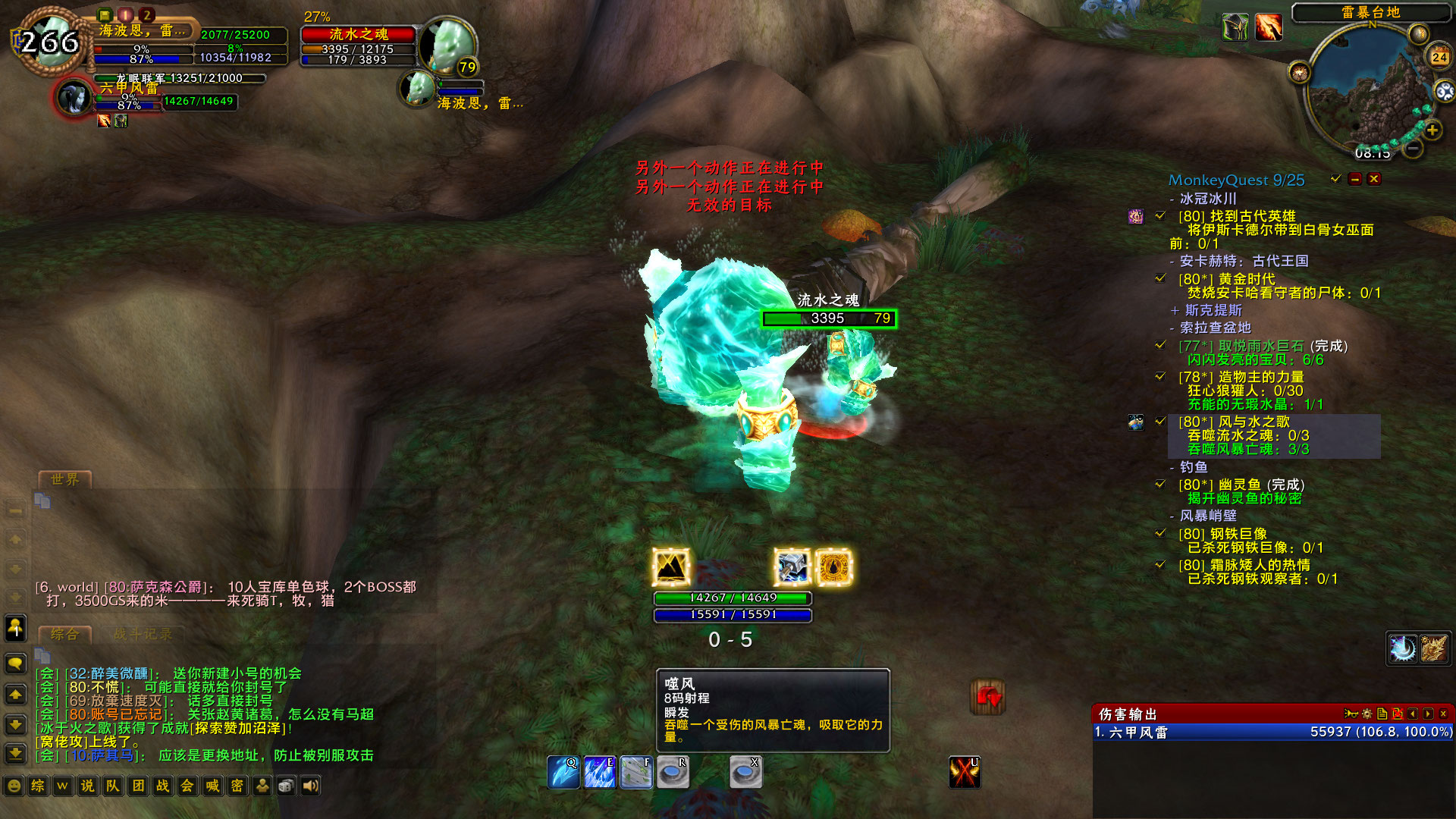This screenshot has width=1456, height=819.
Task: Click the 密 whisper channel button
Action: 237,786
